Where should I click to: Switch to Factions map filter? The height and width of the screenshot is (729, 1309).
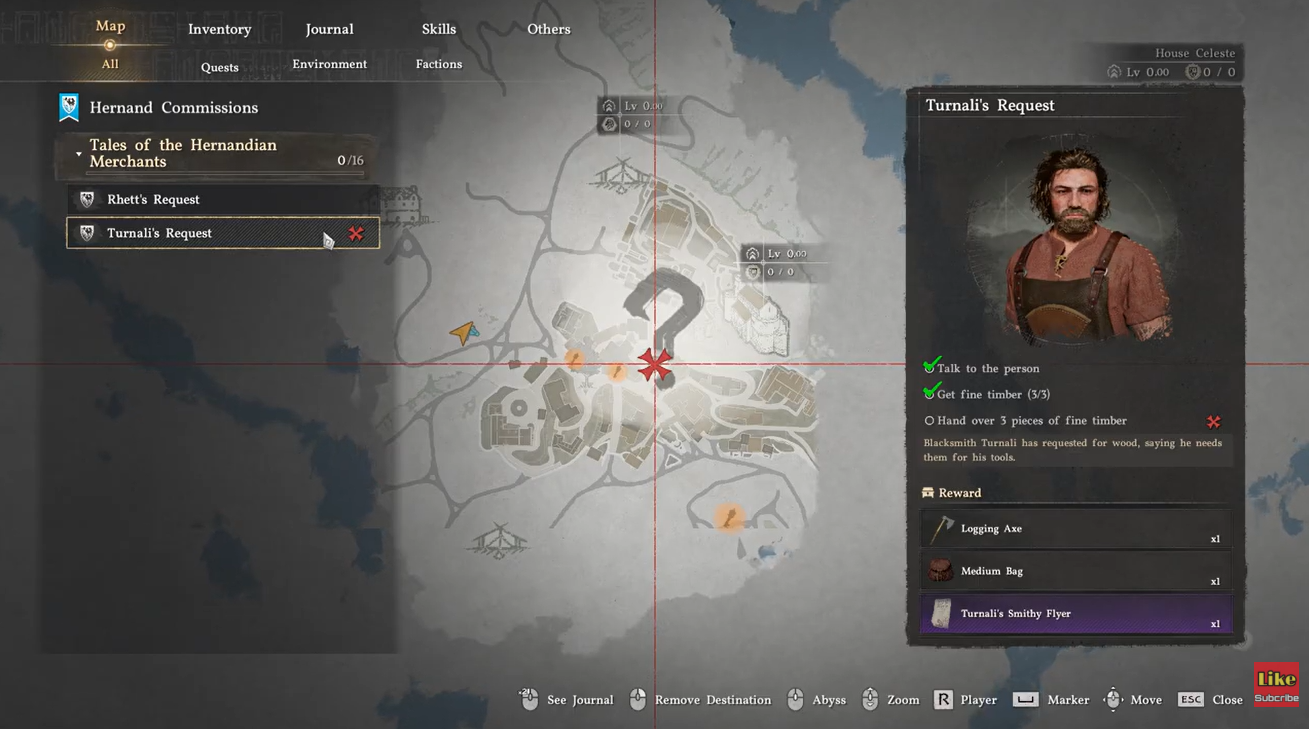pos(438,64)
